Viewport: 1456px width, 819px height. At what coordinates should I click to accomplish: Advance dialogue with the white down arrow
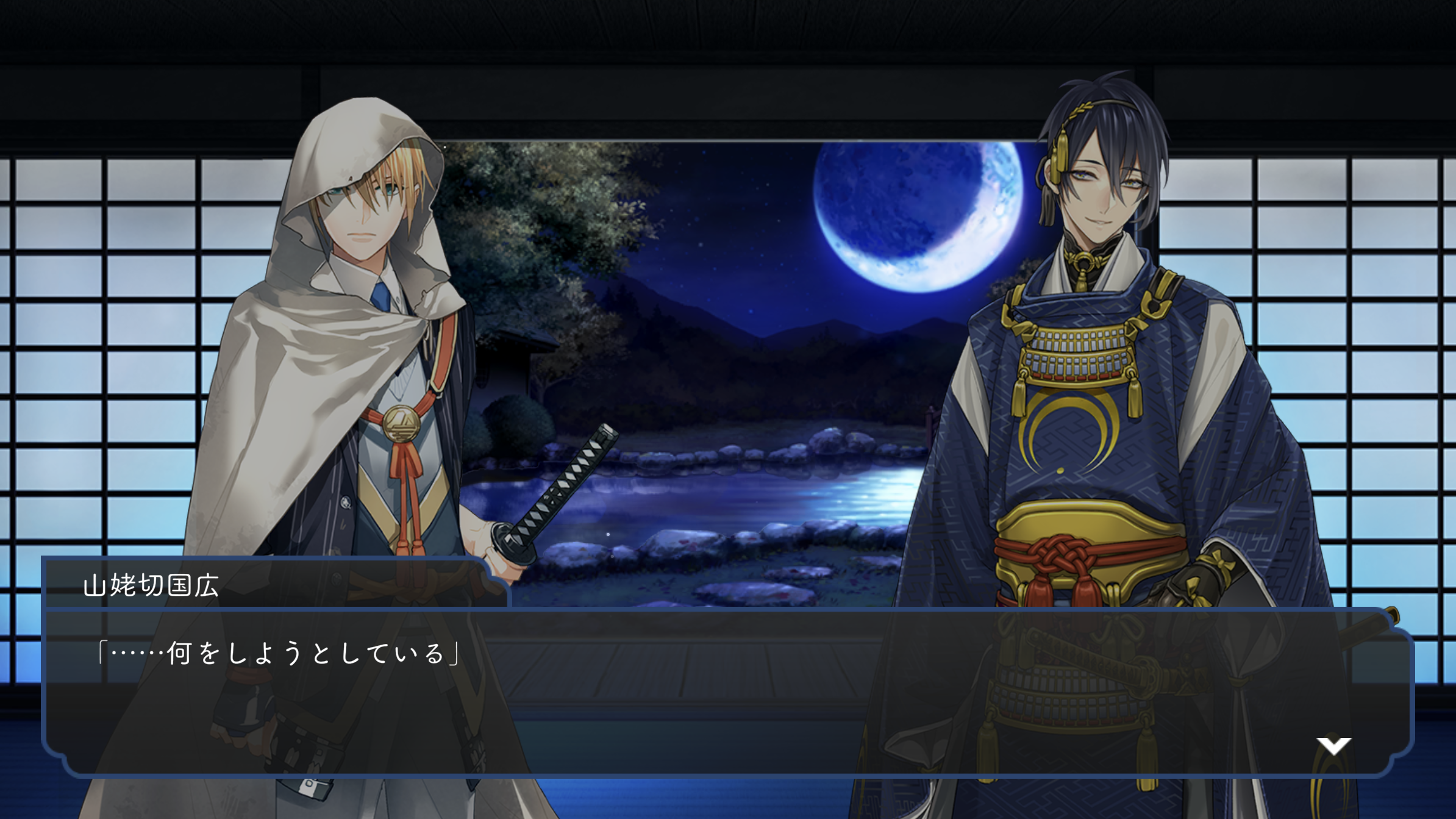(x=1333, y=745)
